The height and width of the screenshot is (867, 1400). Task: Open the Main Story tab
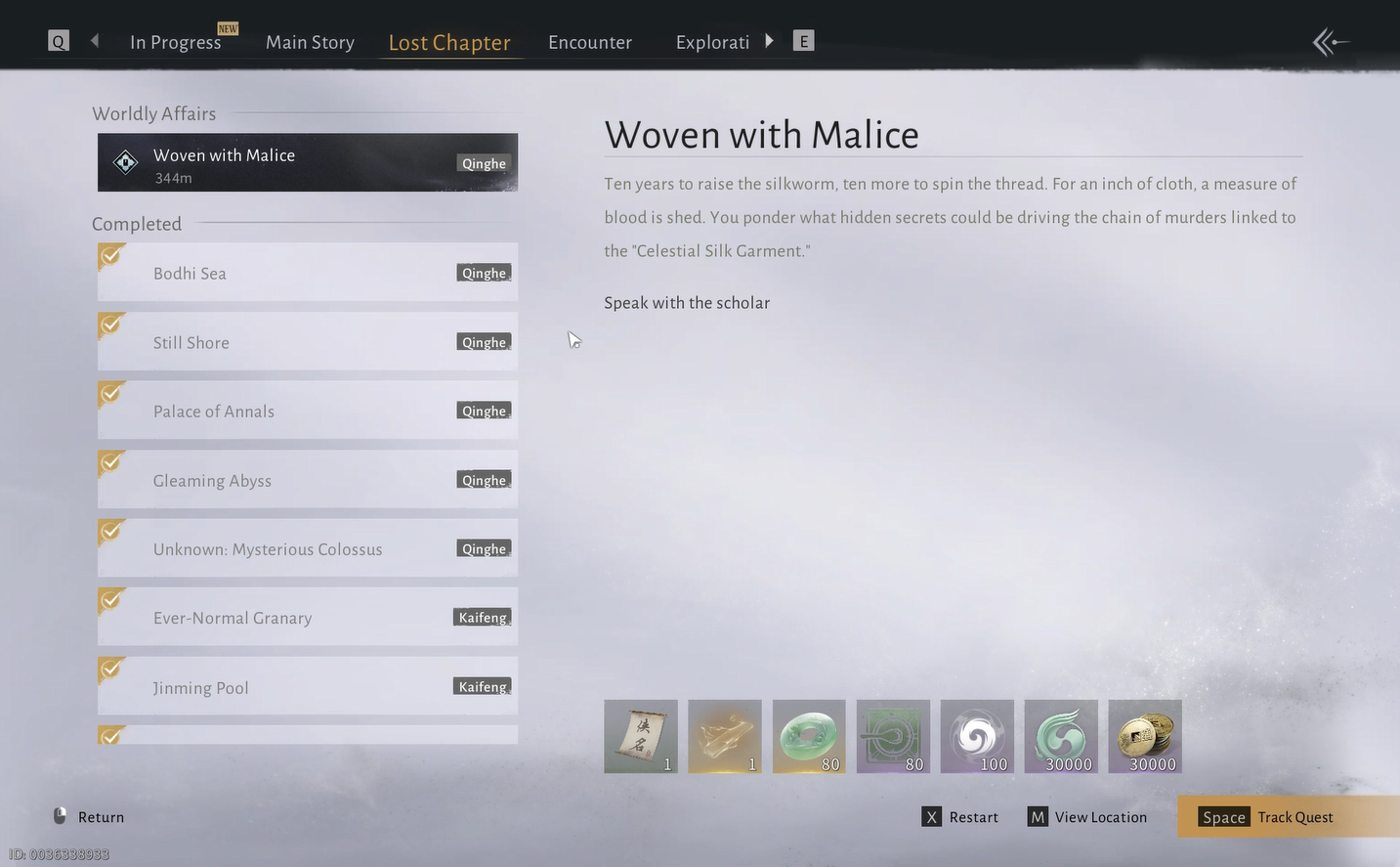point(310,42)
